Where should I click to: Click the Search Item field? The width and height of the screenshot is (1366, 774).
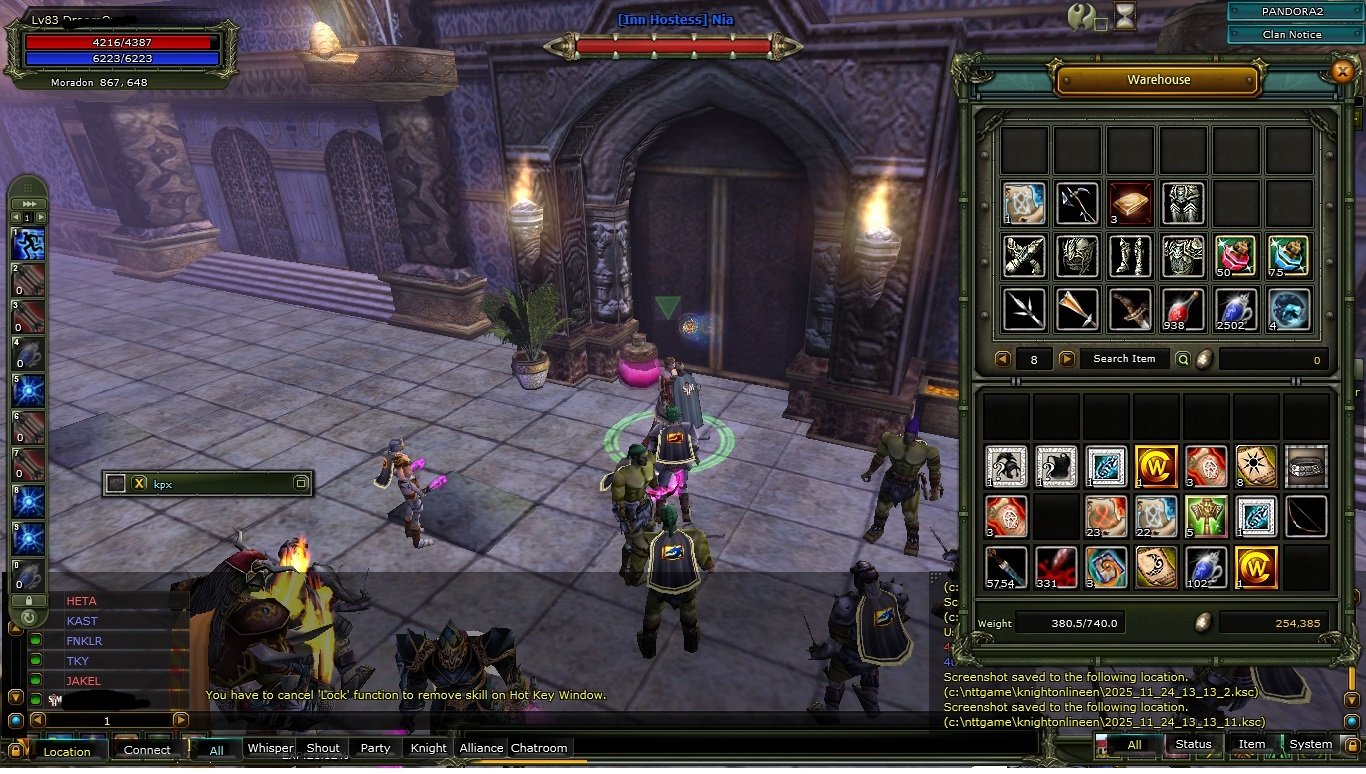click(1124, 359)
